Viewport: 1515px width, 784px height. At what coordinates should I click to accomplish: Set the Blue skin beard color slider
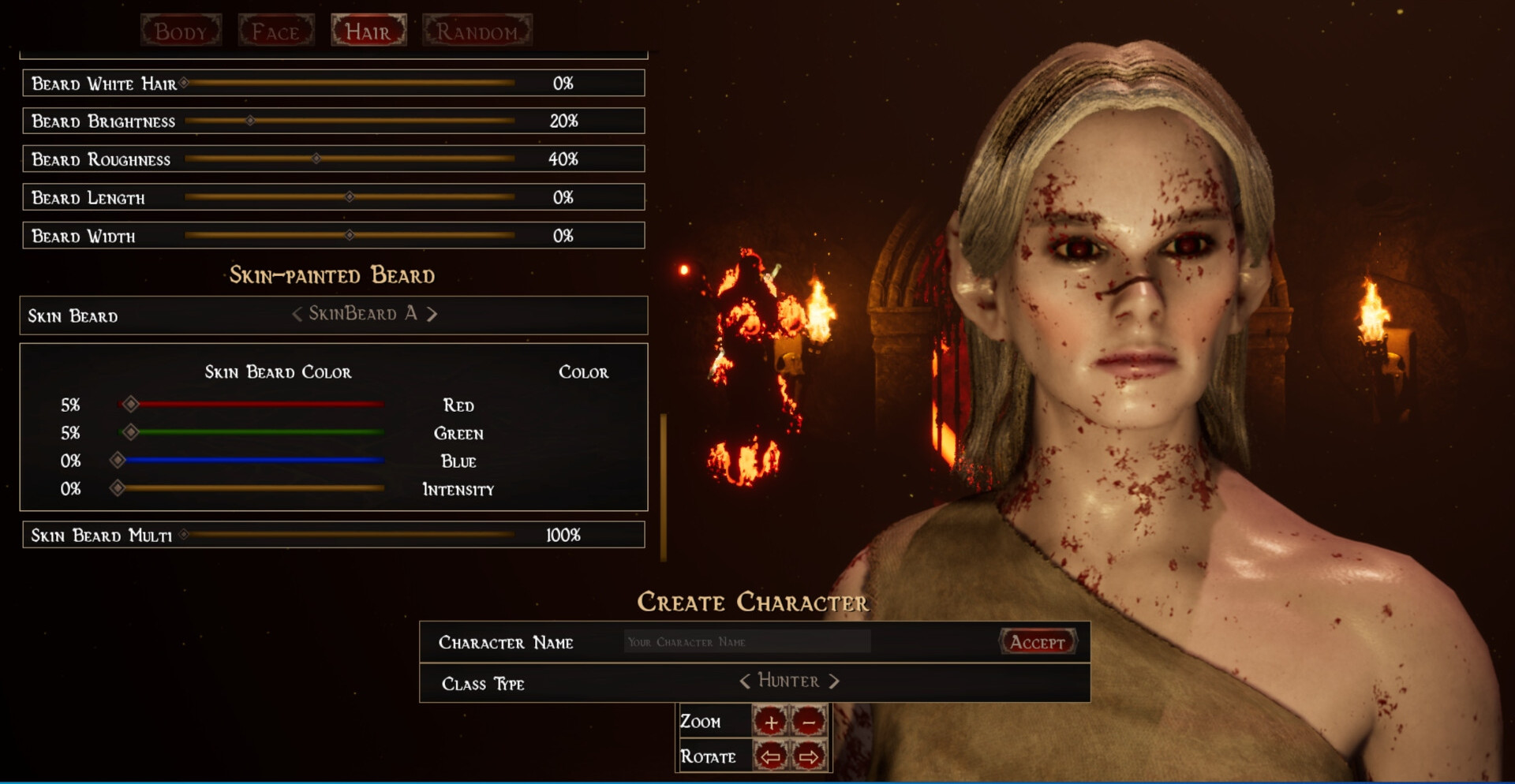(118, 461)
